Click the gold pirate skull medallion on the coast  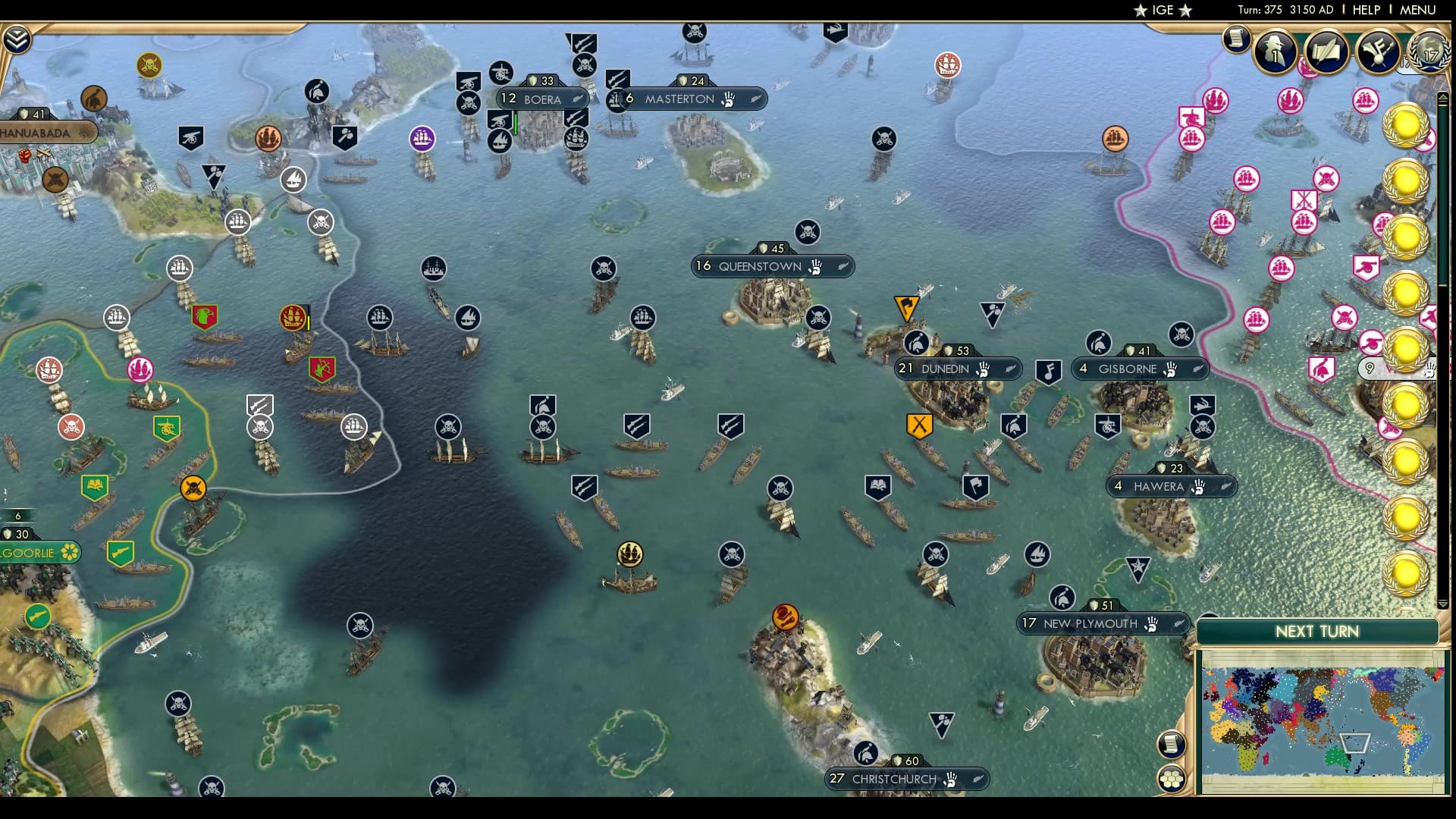pyautogui.click(x=194, y=489)
